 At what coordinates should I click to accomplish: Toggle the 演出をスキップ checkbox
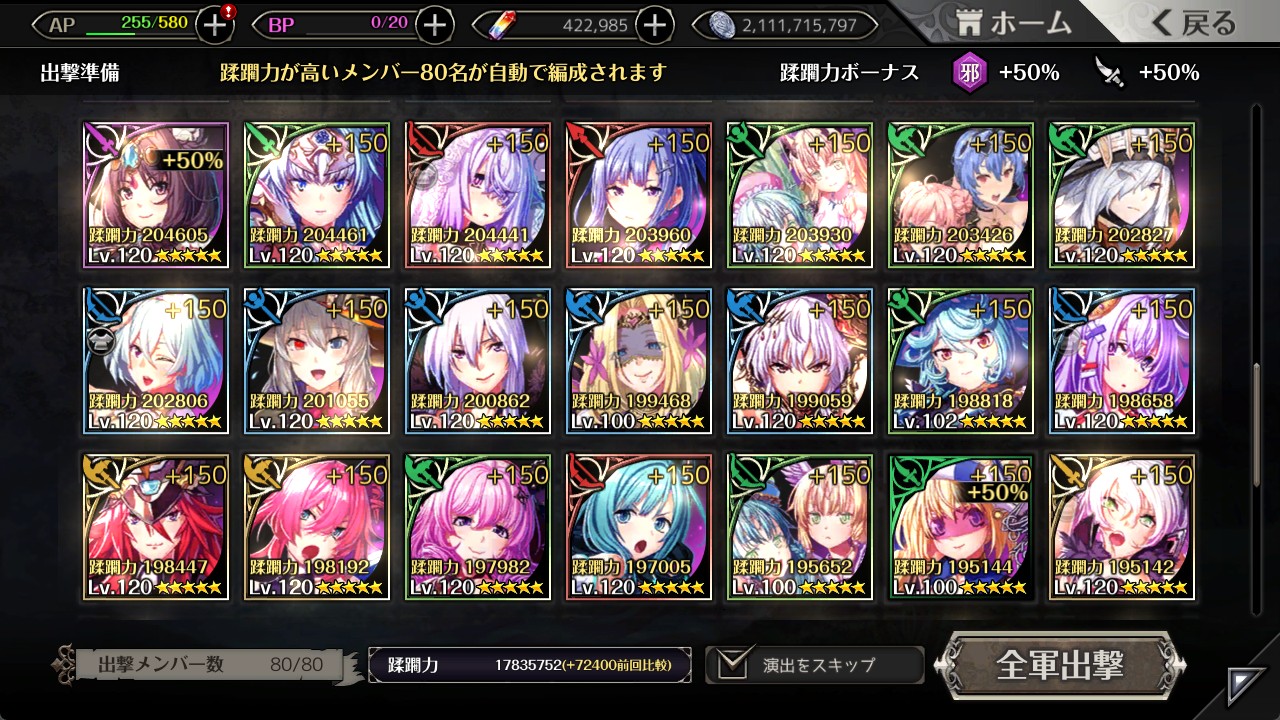coord(735,665)
